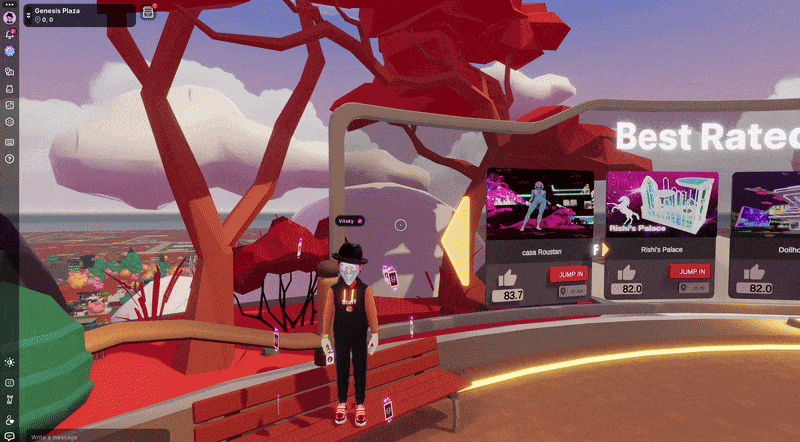Show the keyboard controls icon

[x=9, y=141]
